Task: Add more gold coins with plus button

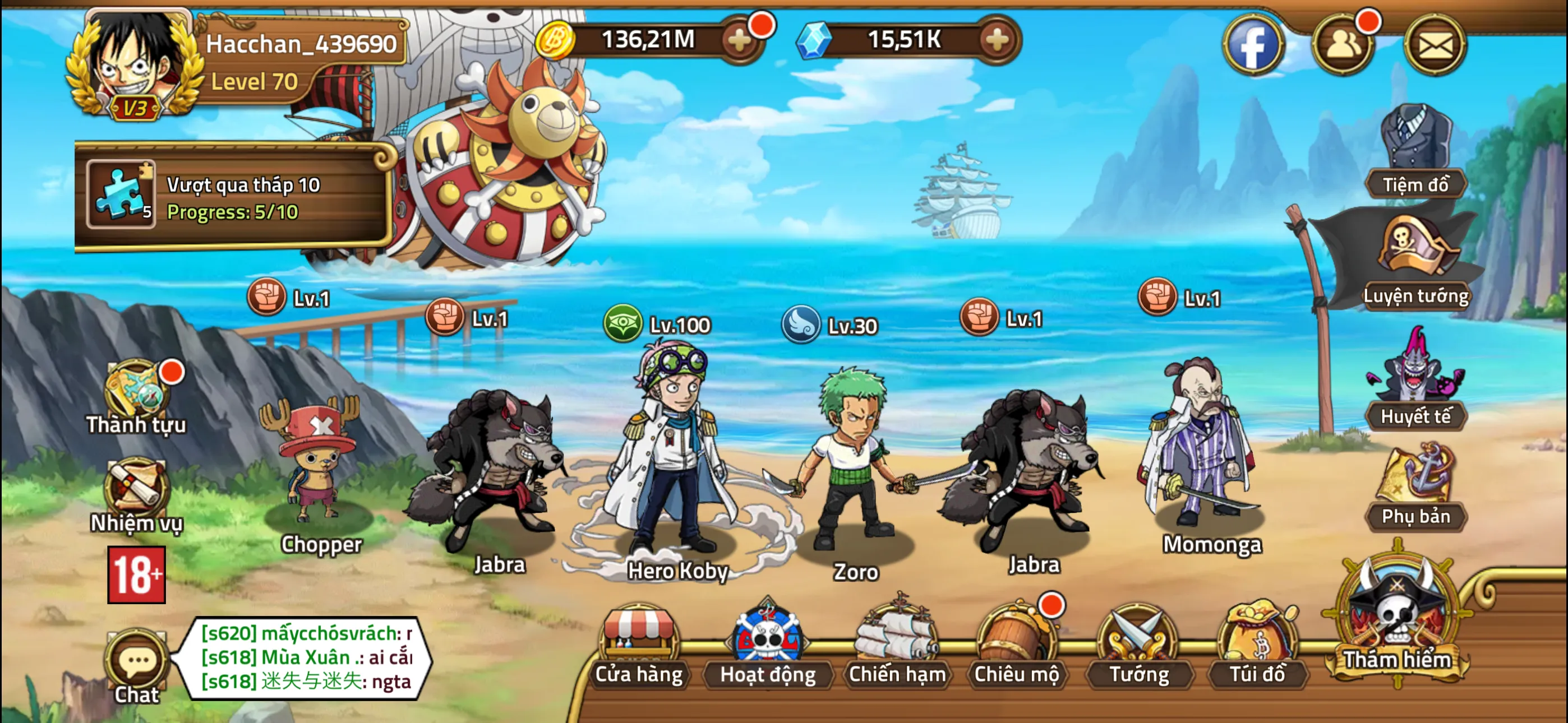Action: pos(740,41)
